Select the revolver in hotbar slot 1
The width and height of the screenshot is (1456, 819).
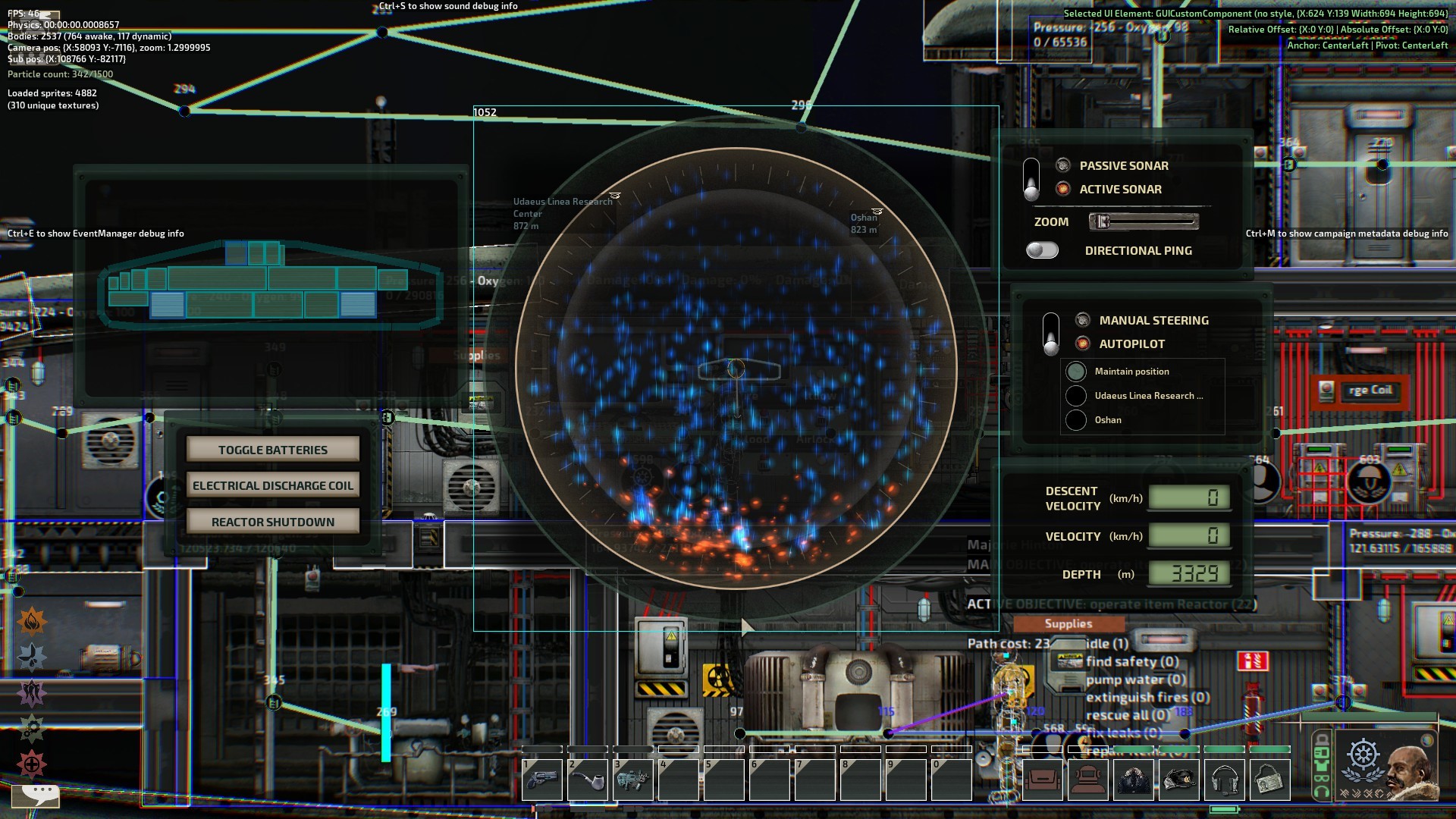(542, 780)
